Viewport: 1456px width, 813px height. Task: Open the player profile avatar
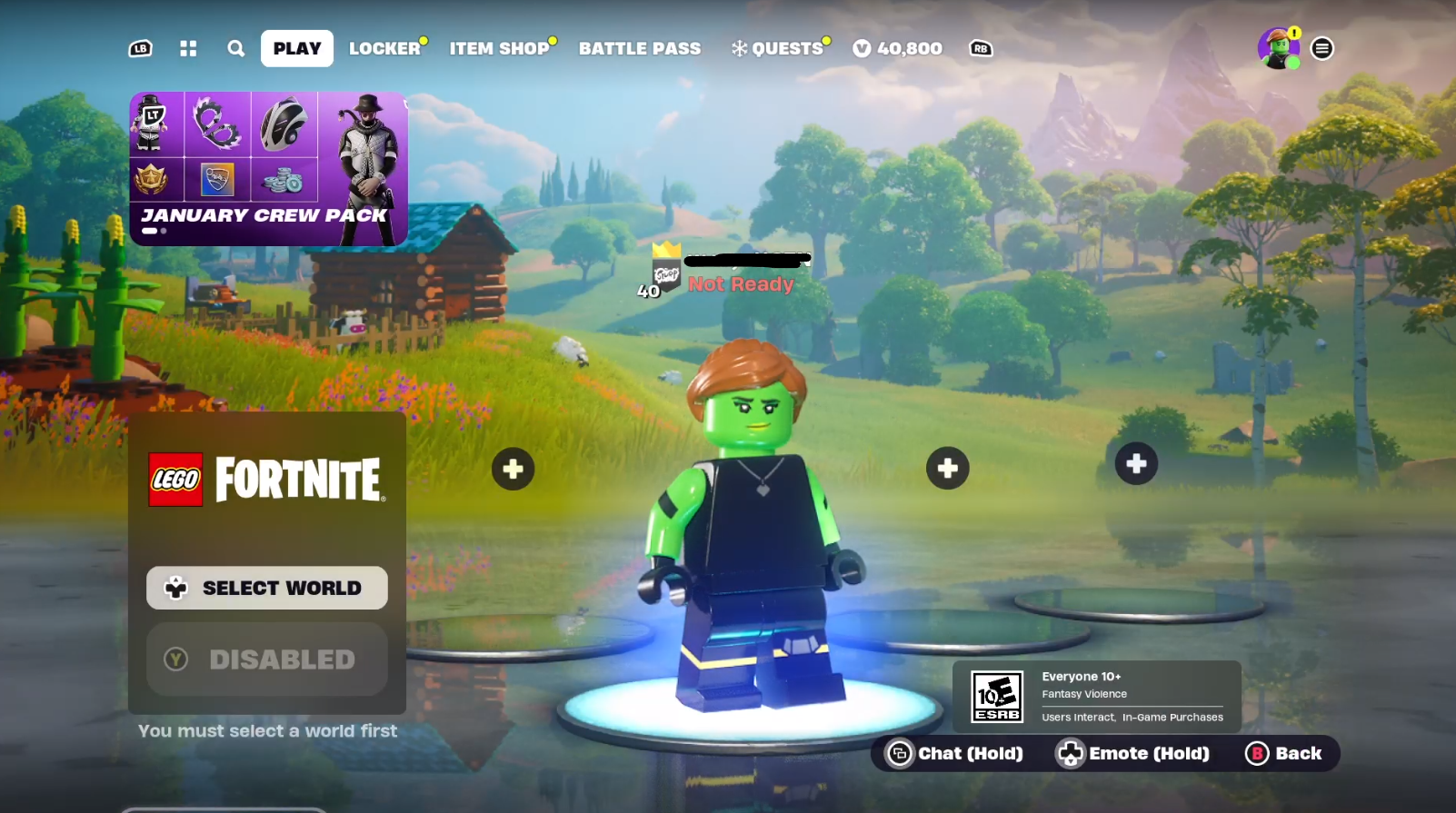tap(1278, 49)
